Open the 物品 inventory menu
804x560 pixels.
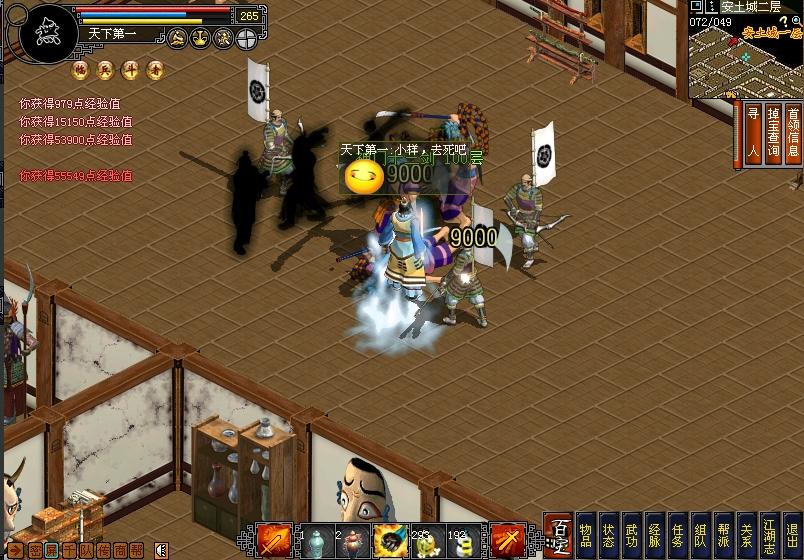click(x=586, y=535)
